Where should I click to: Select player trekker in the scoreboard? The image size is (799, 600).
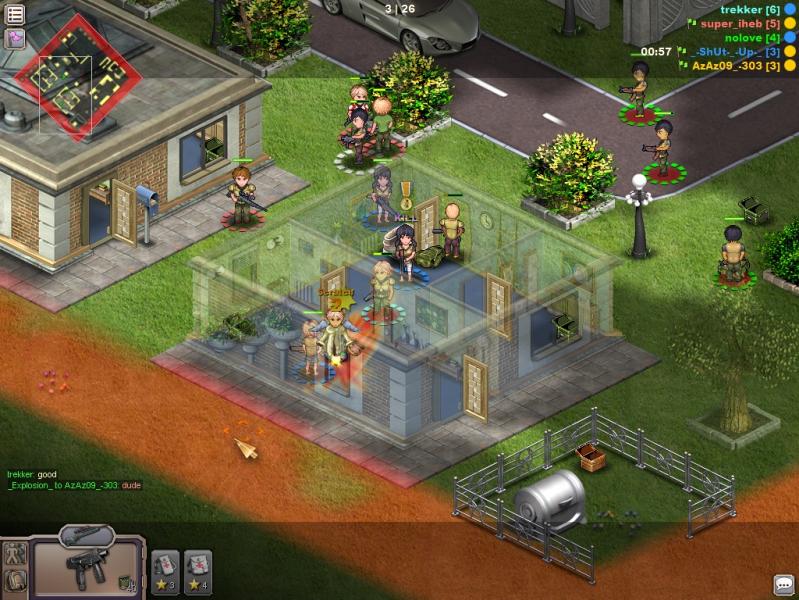749,9
